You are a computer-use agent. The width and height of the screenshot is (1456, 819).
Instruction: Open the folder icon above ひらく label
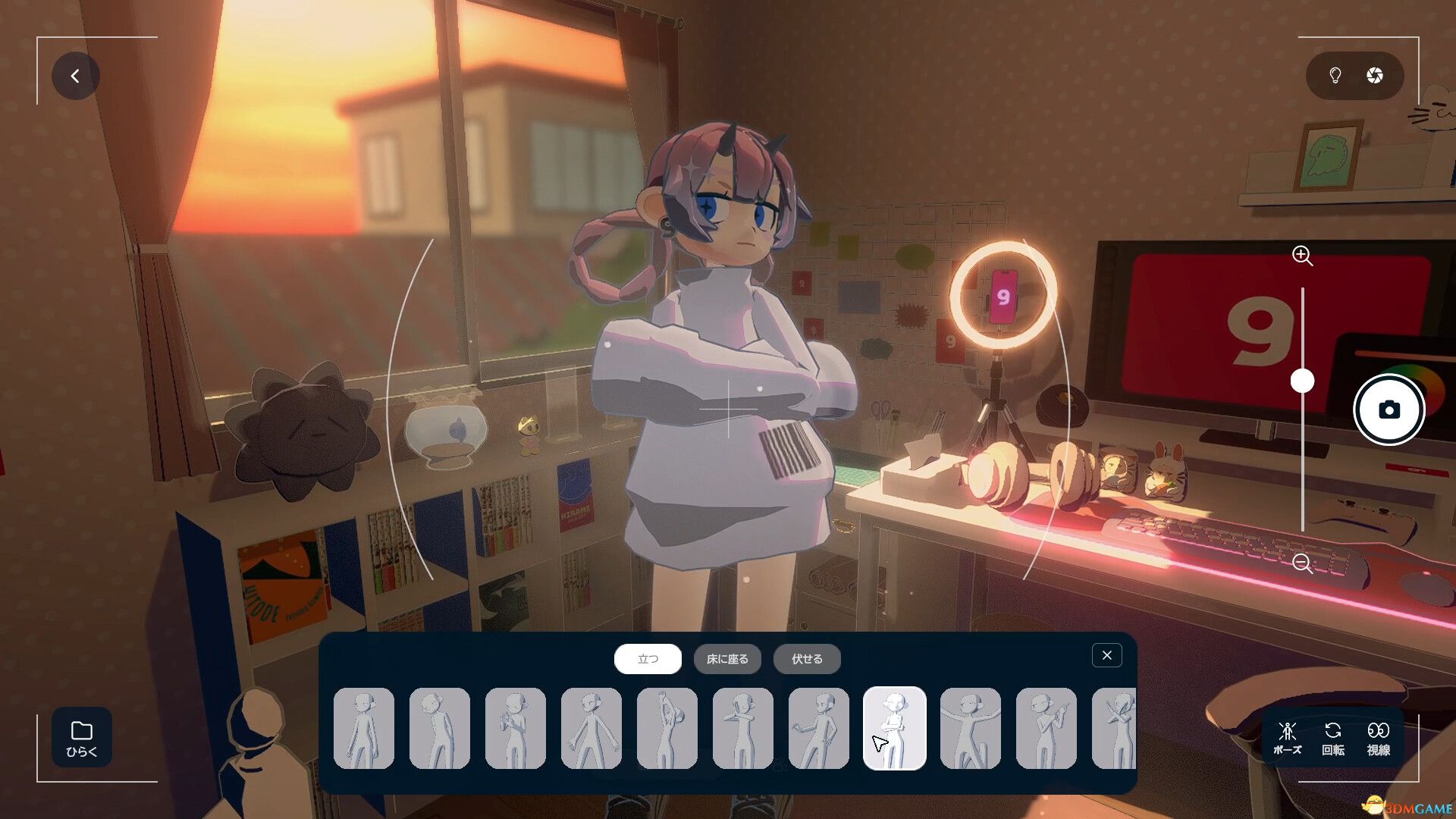(x=80, y=732)
